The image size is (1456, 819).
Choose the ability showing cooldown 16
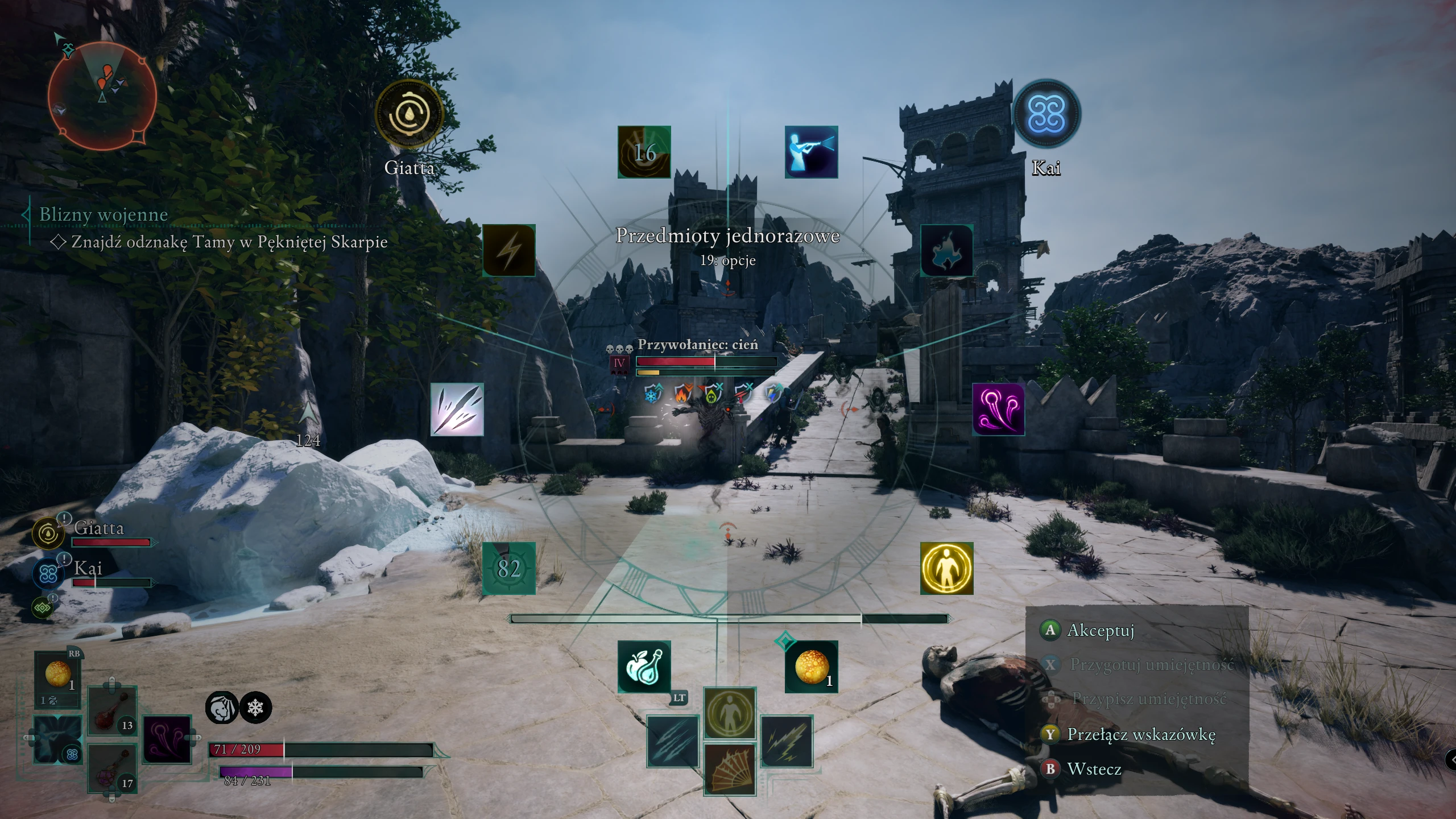pos(644,152)
